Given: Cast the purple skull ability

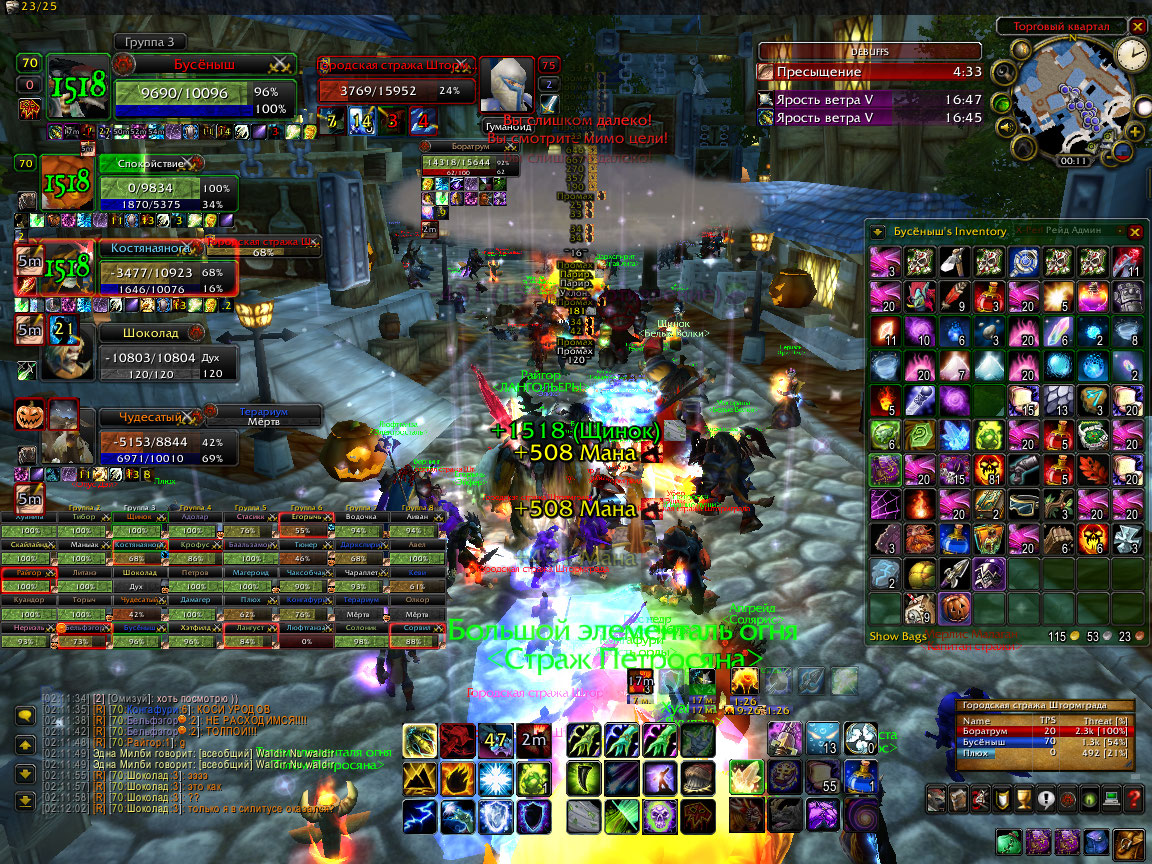Looking at the screenshot, I should [658, 817].
